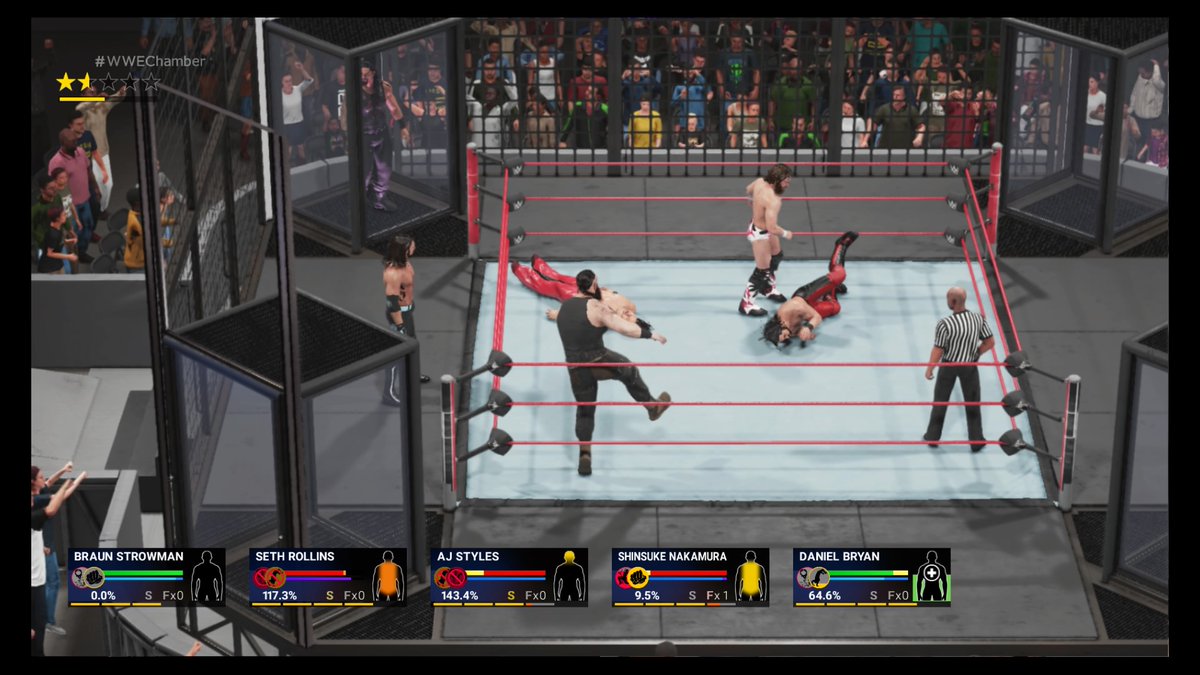Click AJ Styles' red payback ability icons
This screenshot has width=1200, height=675.
tap(450, 577)
